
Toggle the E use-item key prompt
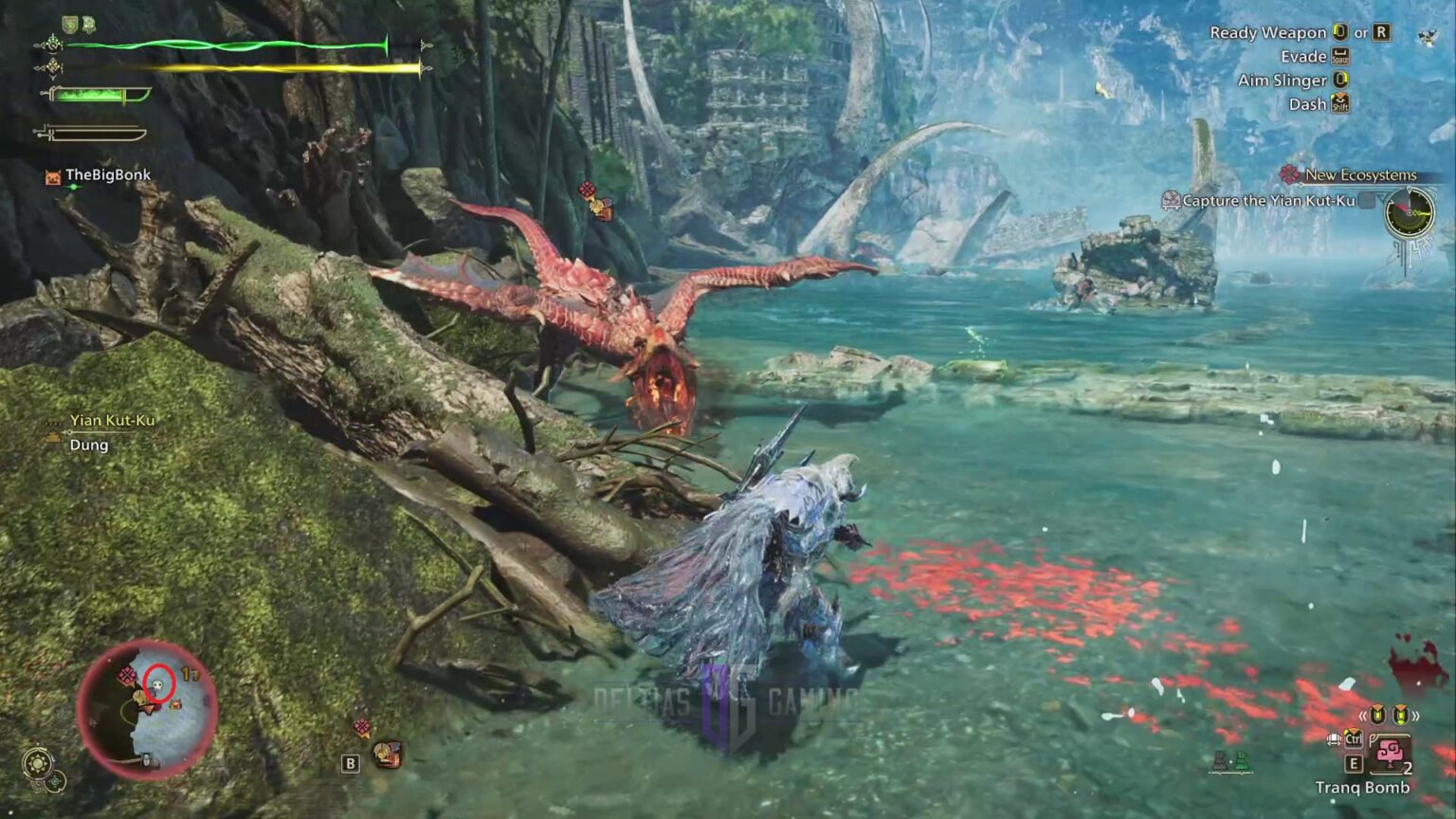tap(1355, 762)
